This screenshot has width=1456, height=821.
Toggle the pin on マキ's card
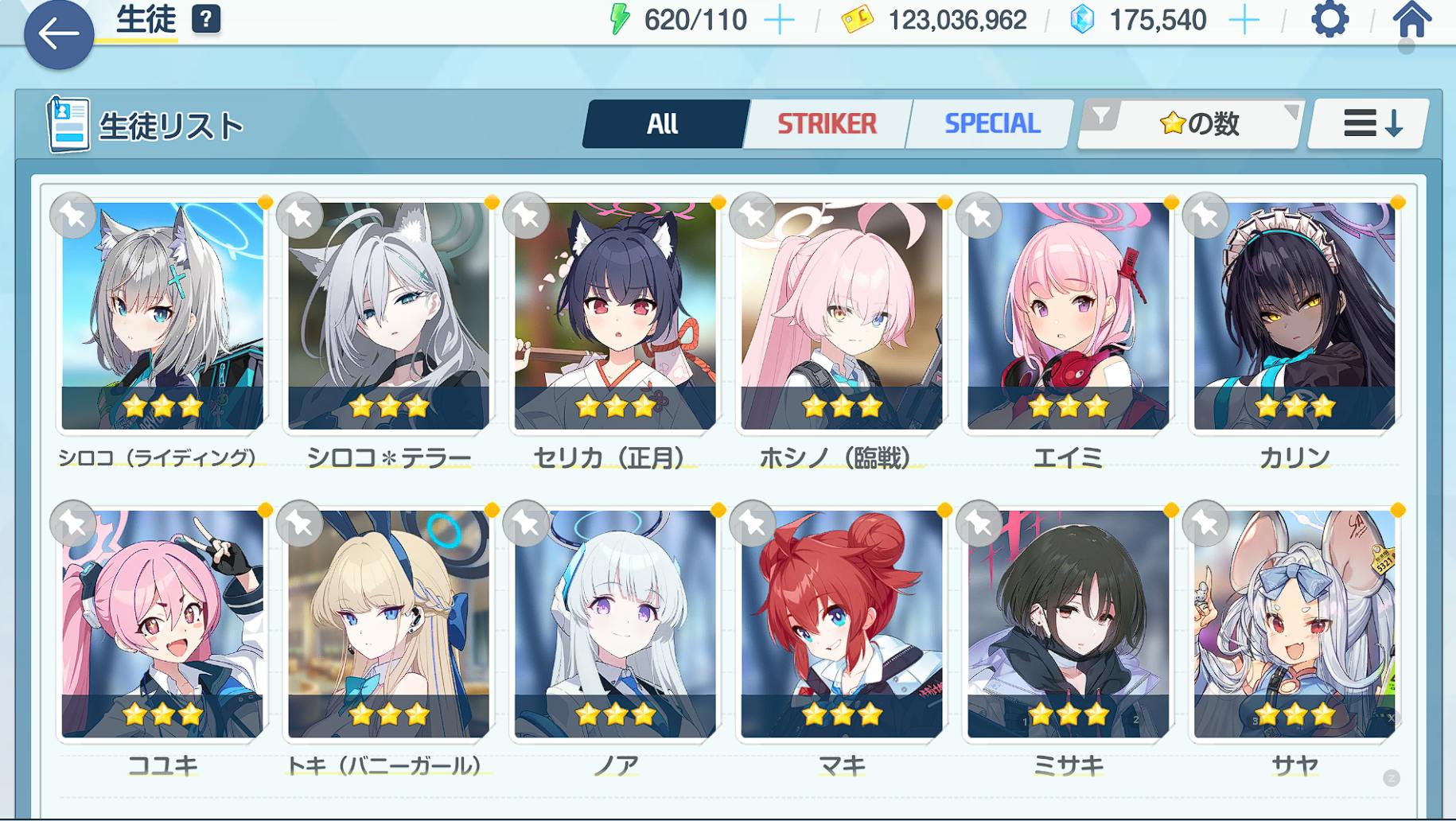pos(753,523)
